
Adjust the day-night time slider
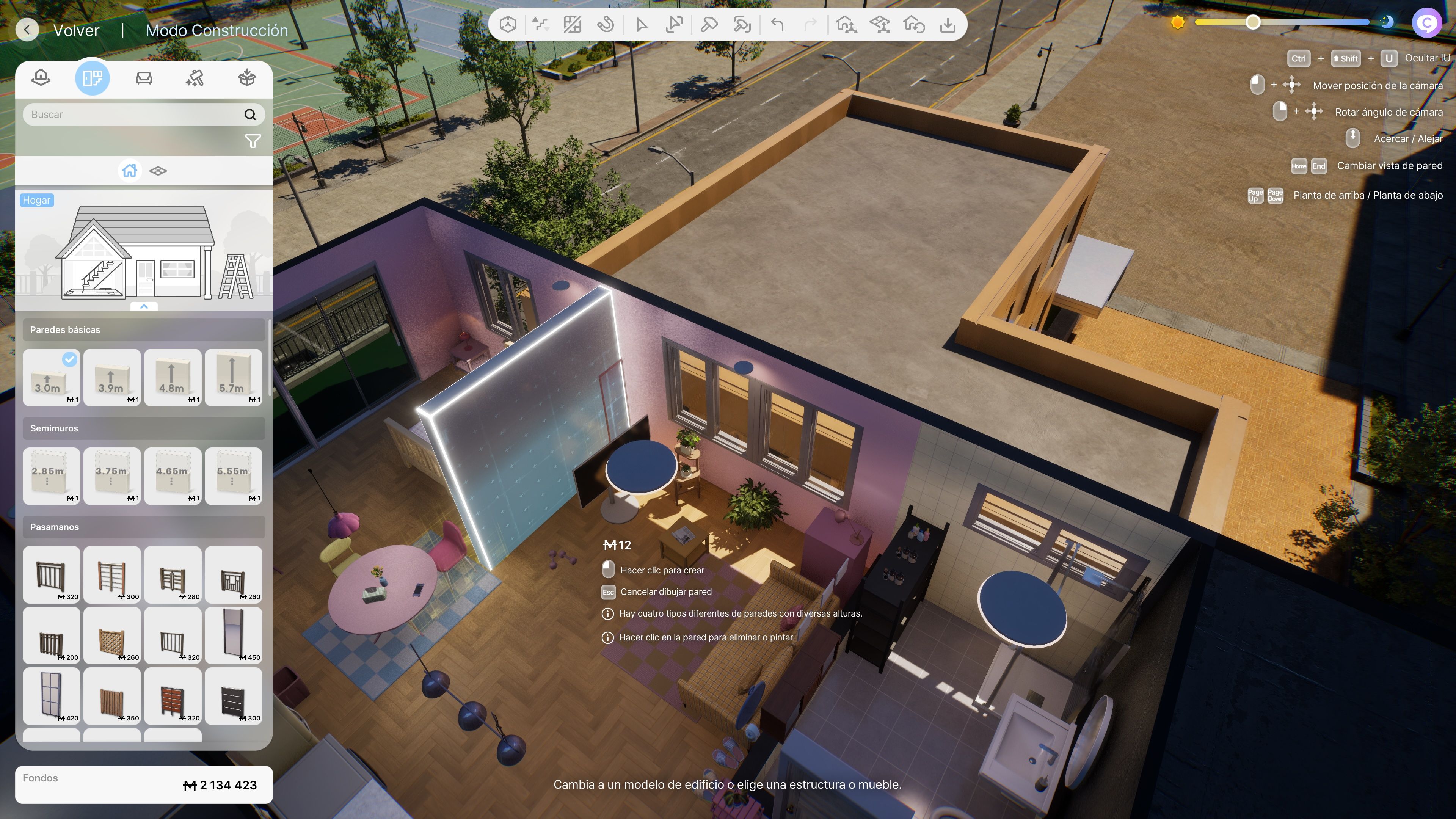(1252, 23)
